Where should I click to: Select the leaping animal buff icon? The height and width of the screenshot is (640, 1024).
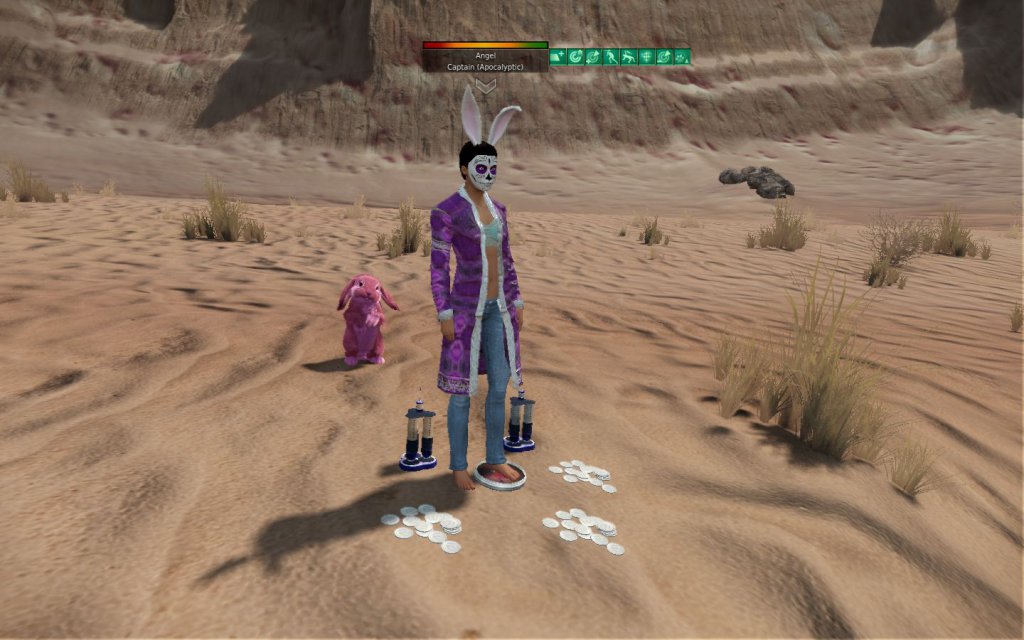point(629,57)
